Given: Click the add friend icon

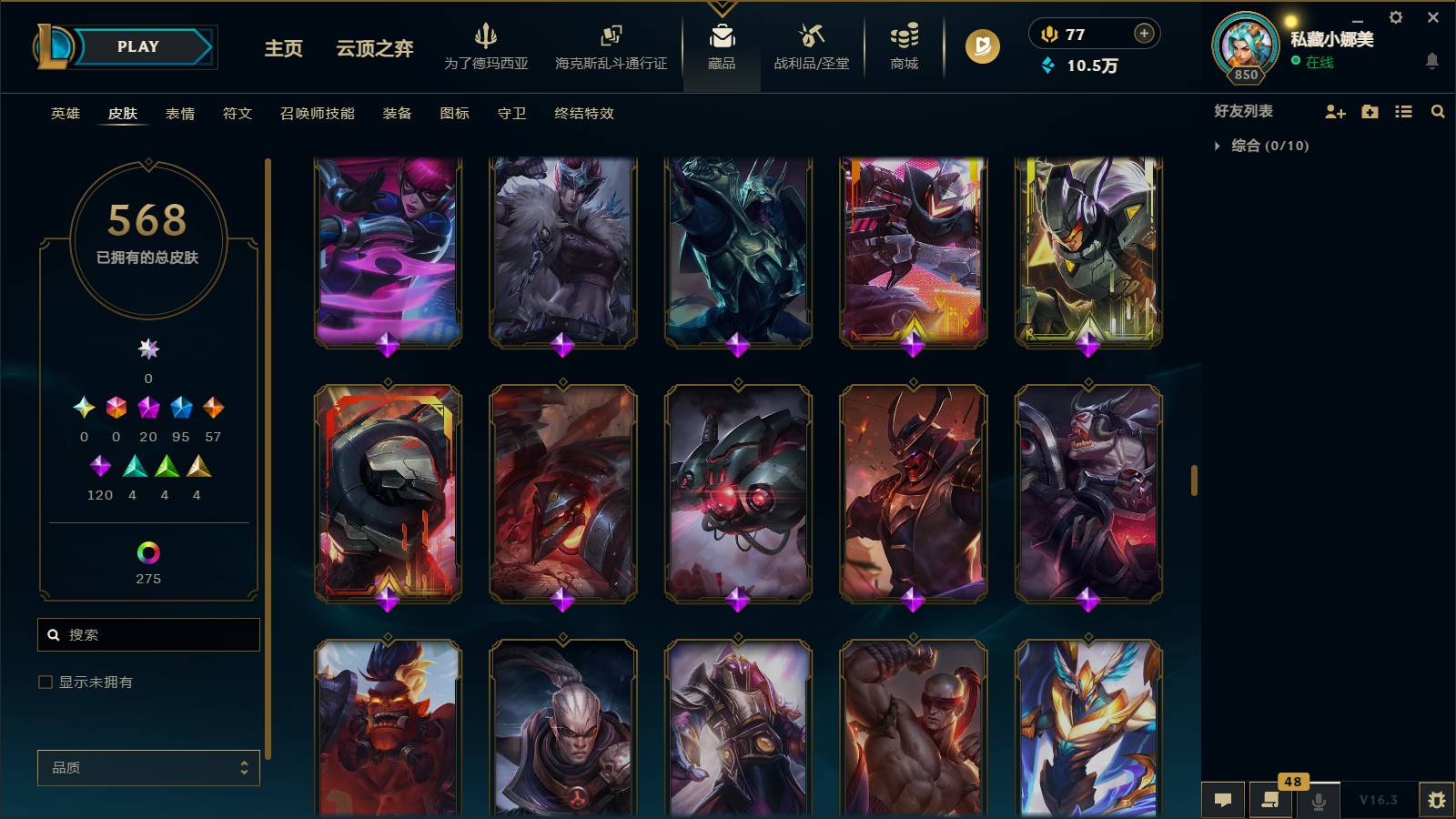Looking at the screenshot, I should tap(1334, 111).
